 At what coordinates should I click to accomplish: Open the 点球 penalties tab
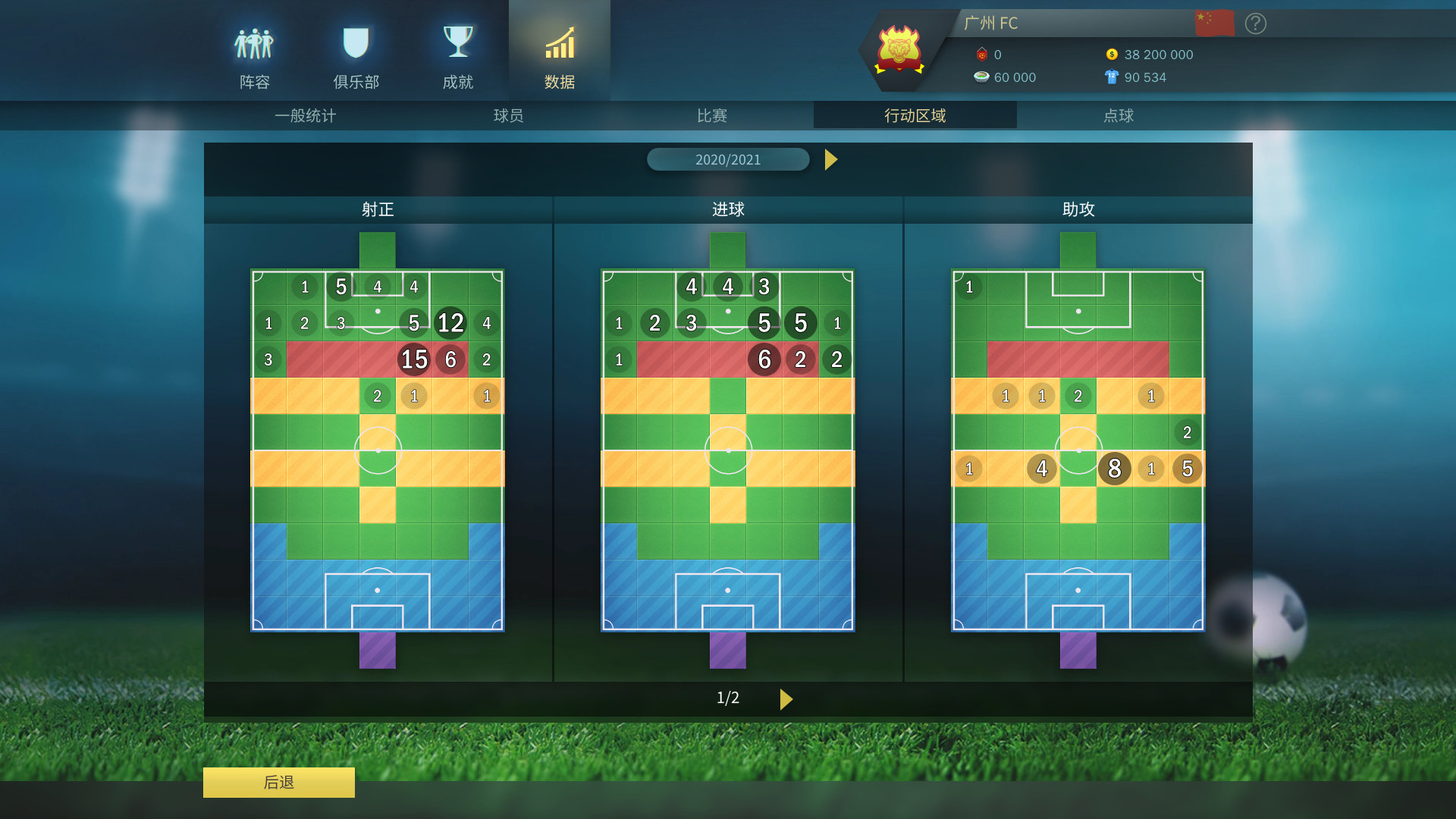(x=1119, y=115)
